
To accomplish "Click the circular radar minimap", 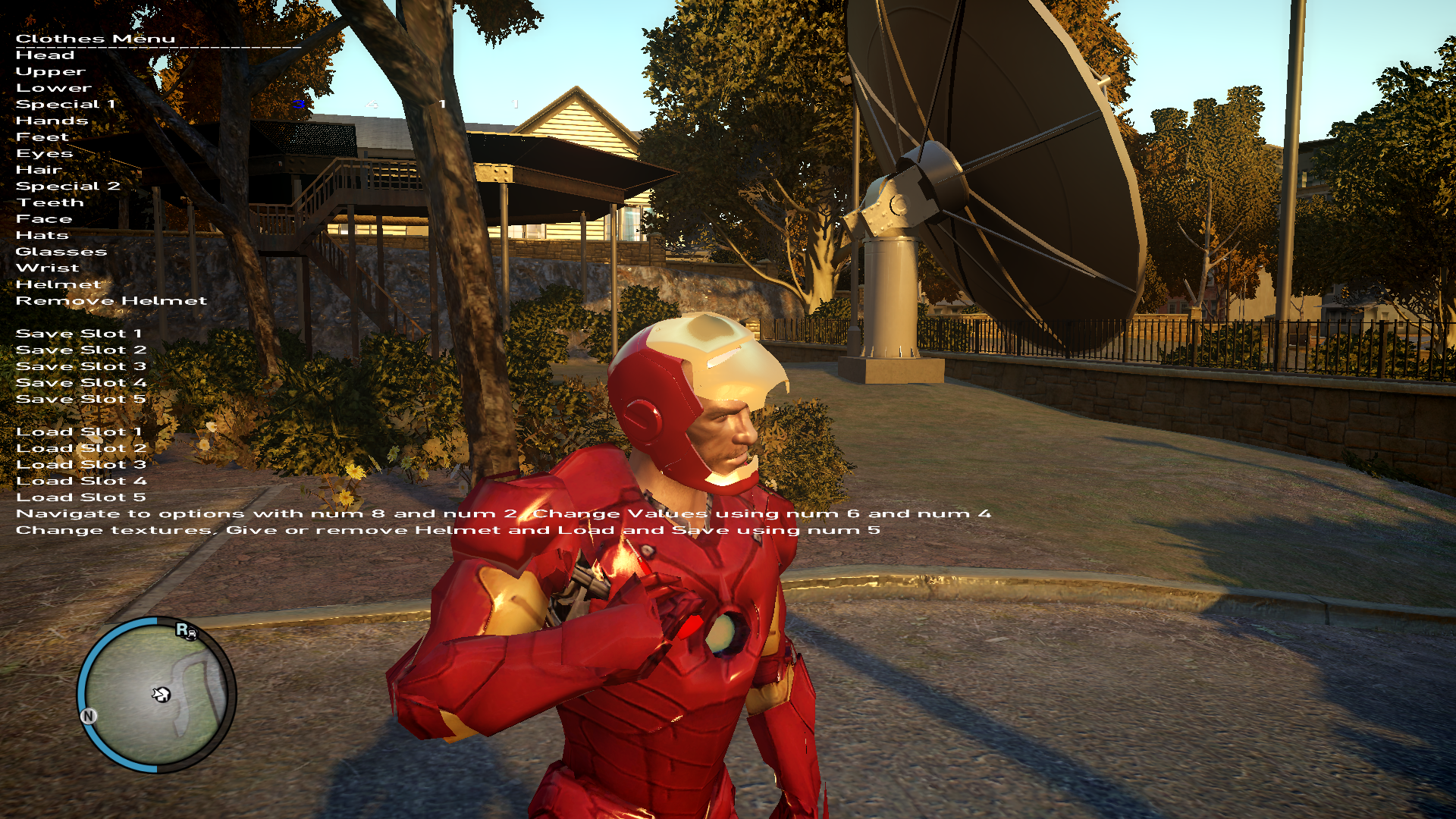I will (x=156, y=695).
